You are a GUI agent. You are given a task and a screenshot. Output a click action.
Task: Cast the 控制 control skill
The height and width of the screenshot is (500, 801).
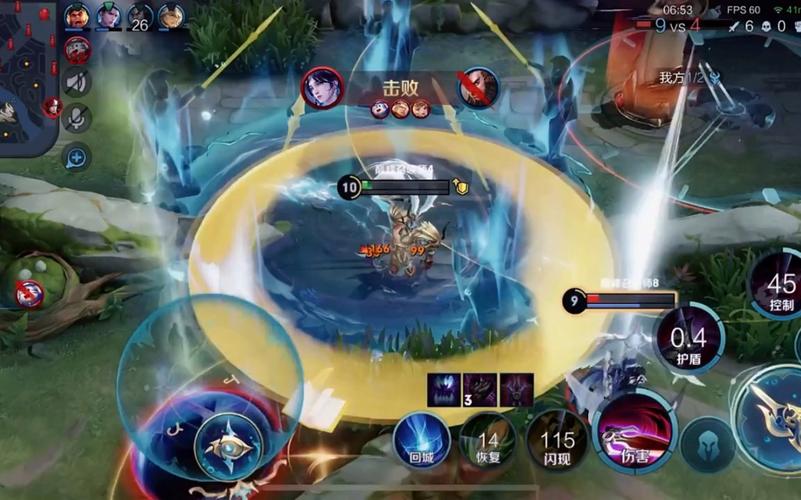pyautogui.click(x=780, y=284)
